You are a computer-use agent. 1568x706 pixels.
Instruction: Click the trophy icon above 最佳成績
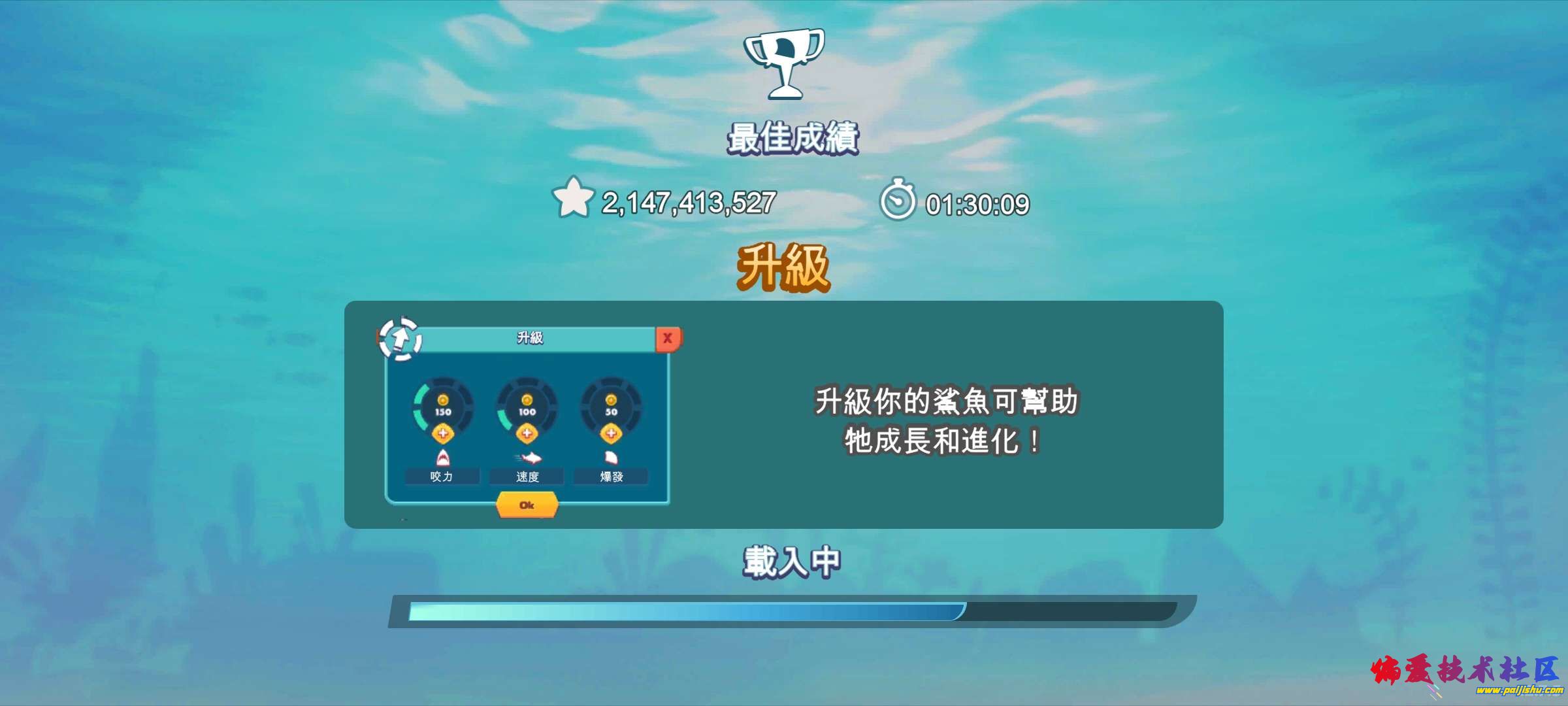[x=784, y=62]
